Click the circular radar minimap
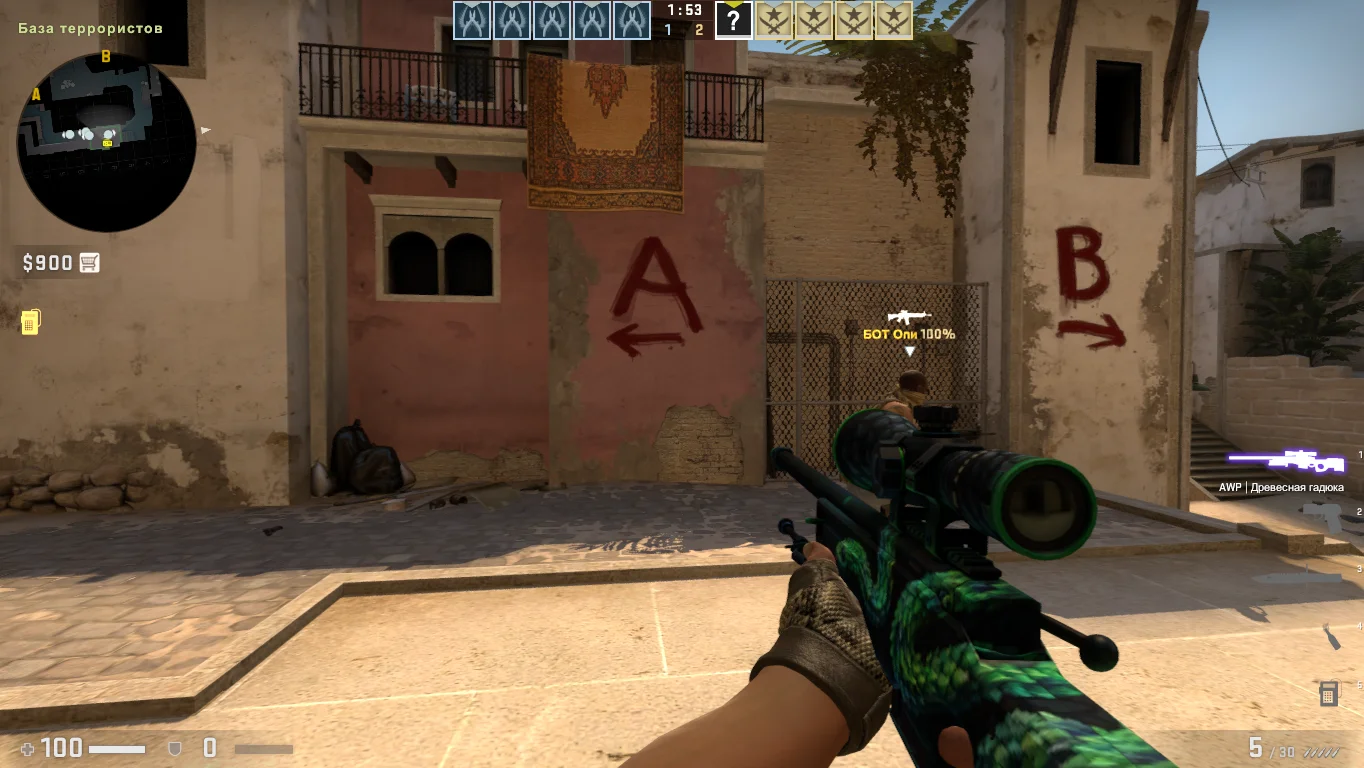Screen dimensions: 1364x768 (x=106, y=142)
